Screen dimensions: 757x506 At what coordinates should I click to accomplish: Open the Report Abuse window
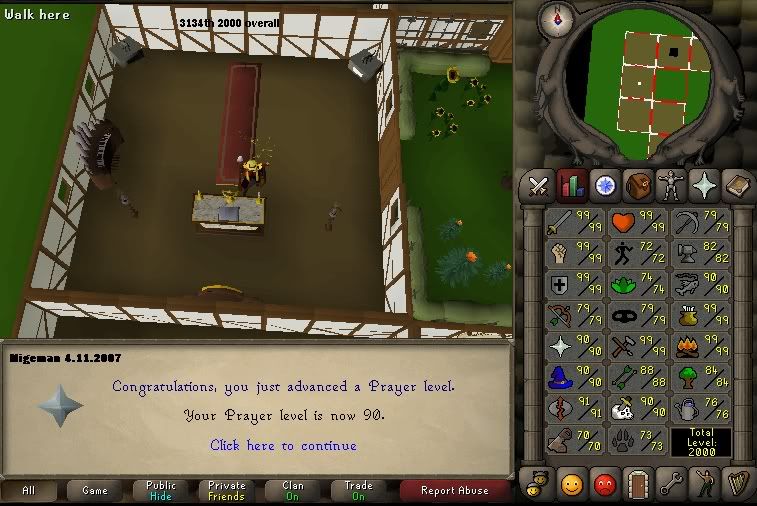pyautogui.click(x=454, y=491)
